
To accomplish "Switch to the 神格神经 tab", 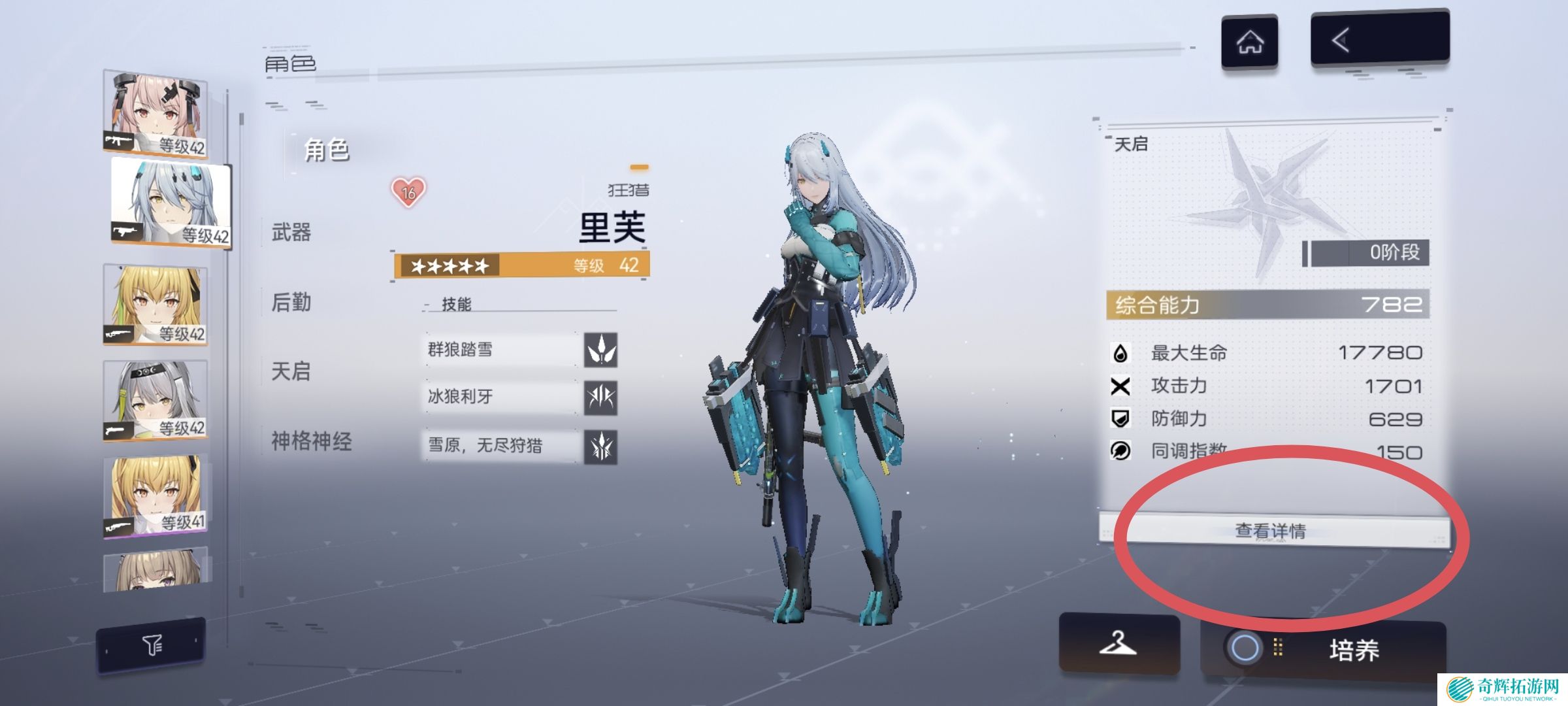I will [311, 441].
